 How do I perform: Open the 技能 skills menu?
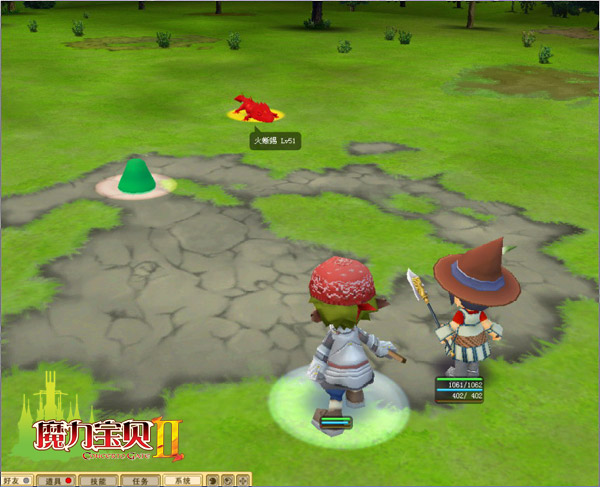coord(97,481)
